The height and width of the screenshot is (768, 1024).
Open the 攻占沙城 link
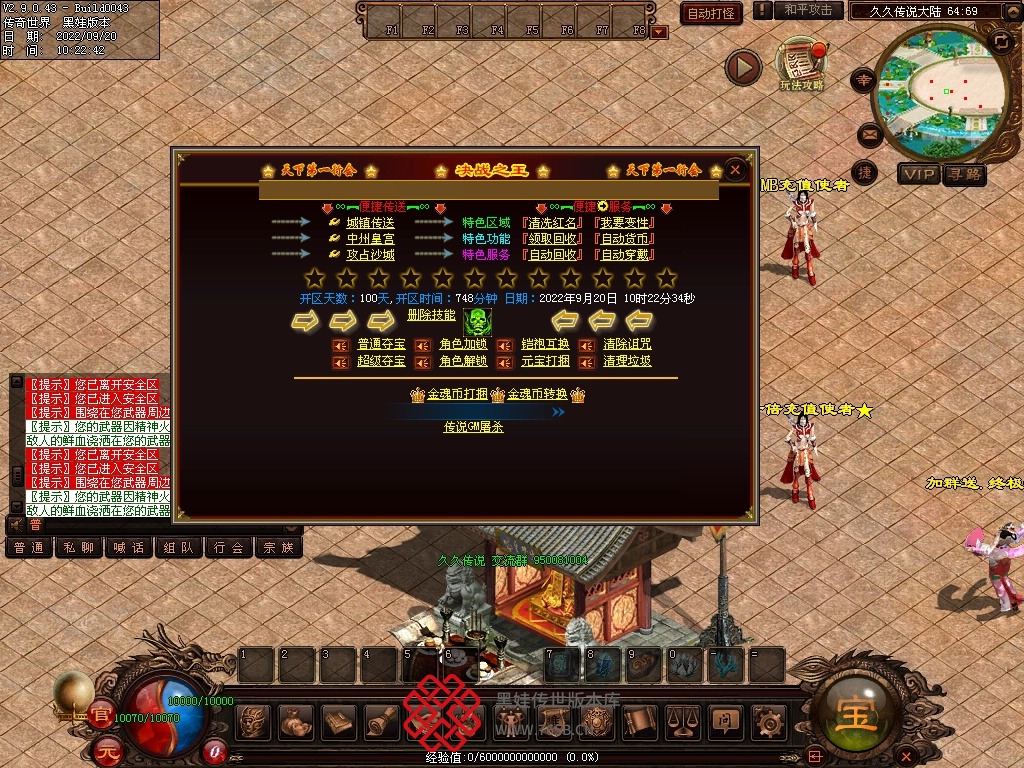click(x=370, y=254)
